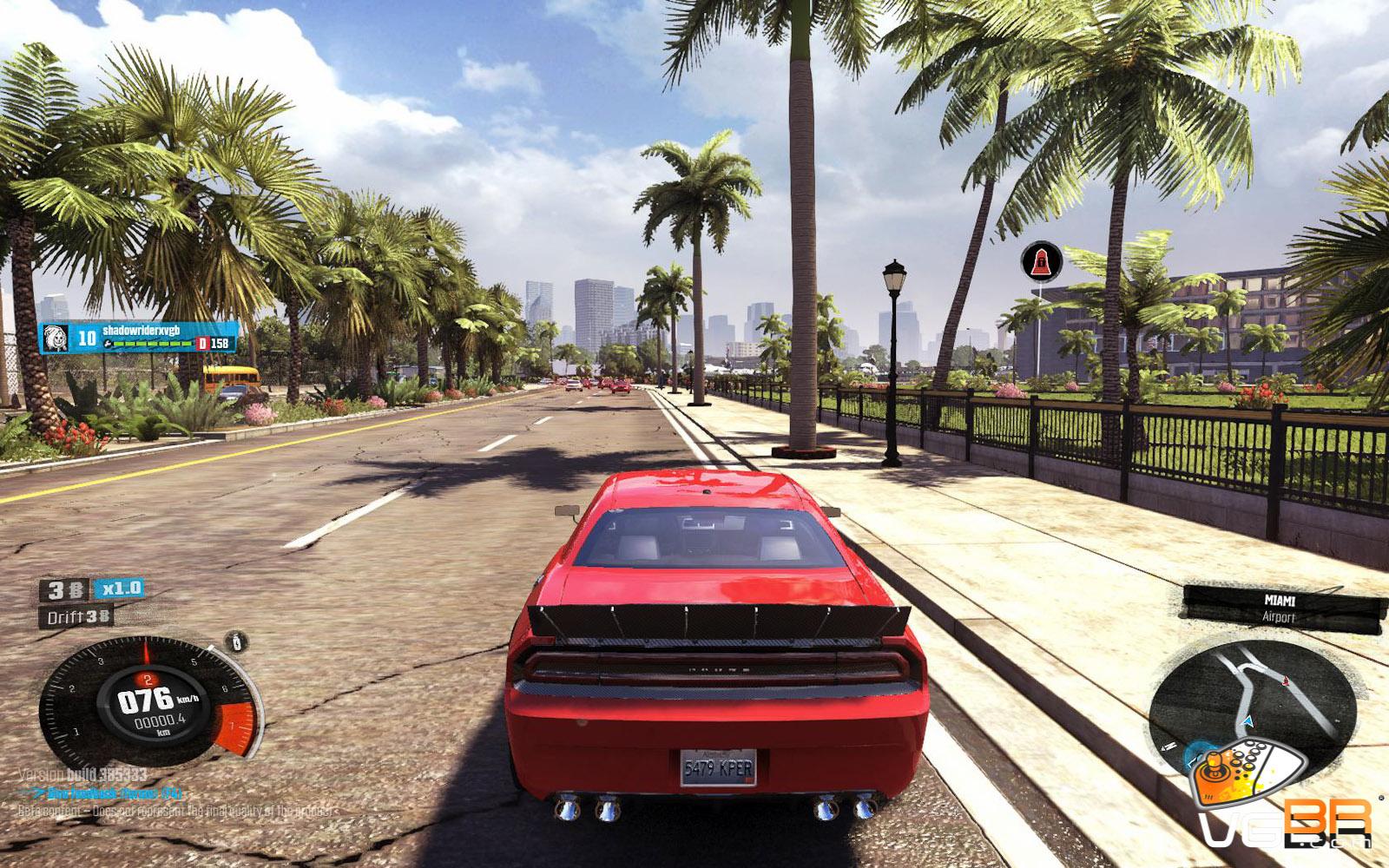Screen dimensions: 1389x868
Task: Open the circular road minimap
Action: pyautogui.click(x=1252, y=703)
